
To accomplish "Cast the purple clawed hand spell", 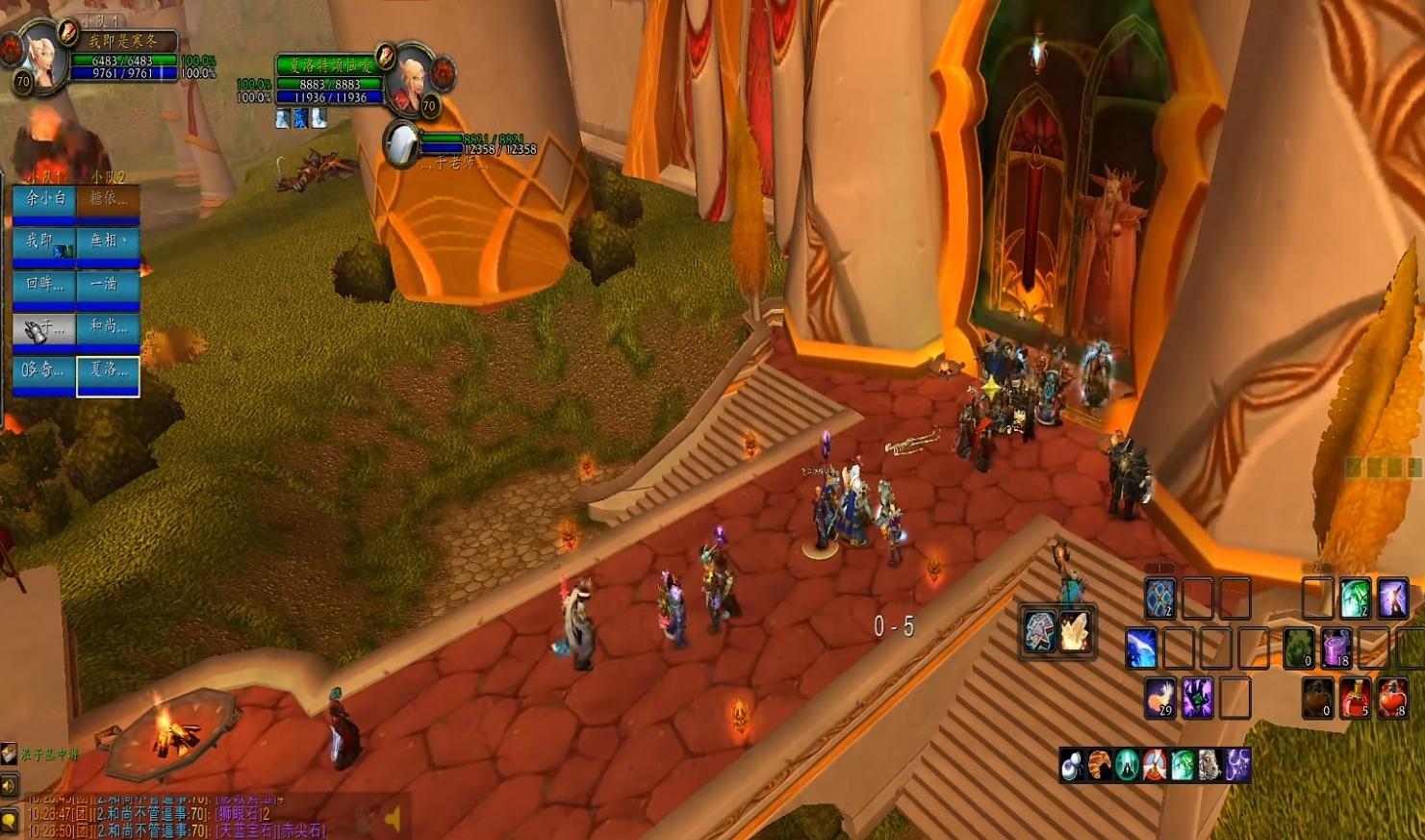I will coord(1198,698).
